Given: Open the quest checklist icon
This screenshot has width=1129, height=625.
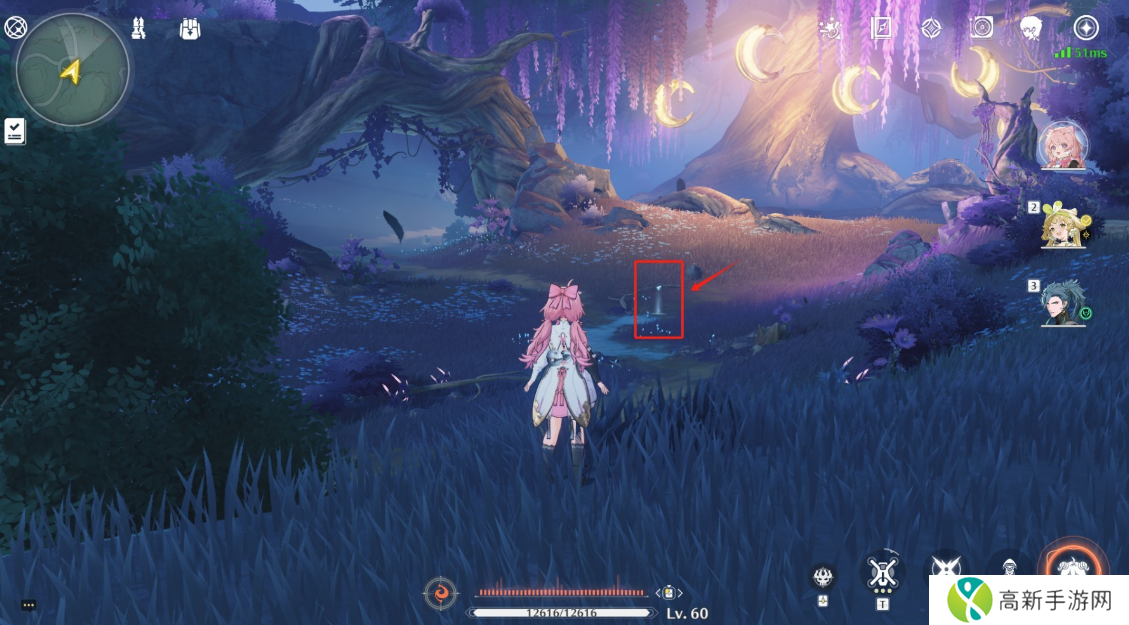Looking at the screenshot, I should point(15,131).
